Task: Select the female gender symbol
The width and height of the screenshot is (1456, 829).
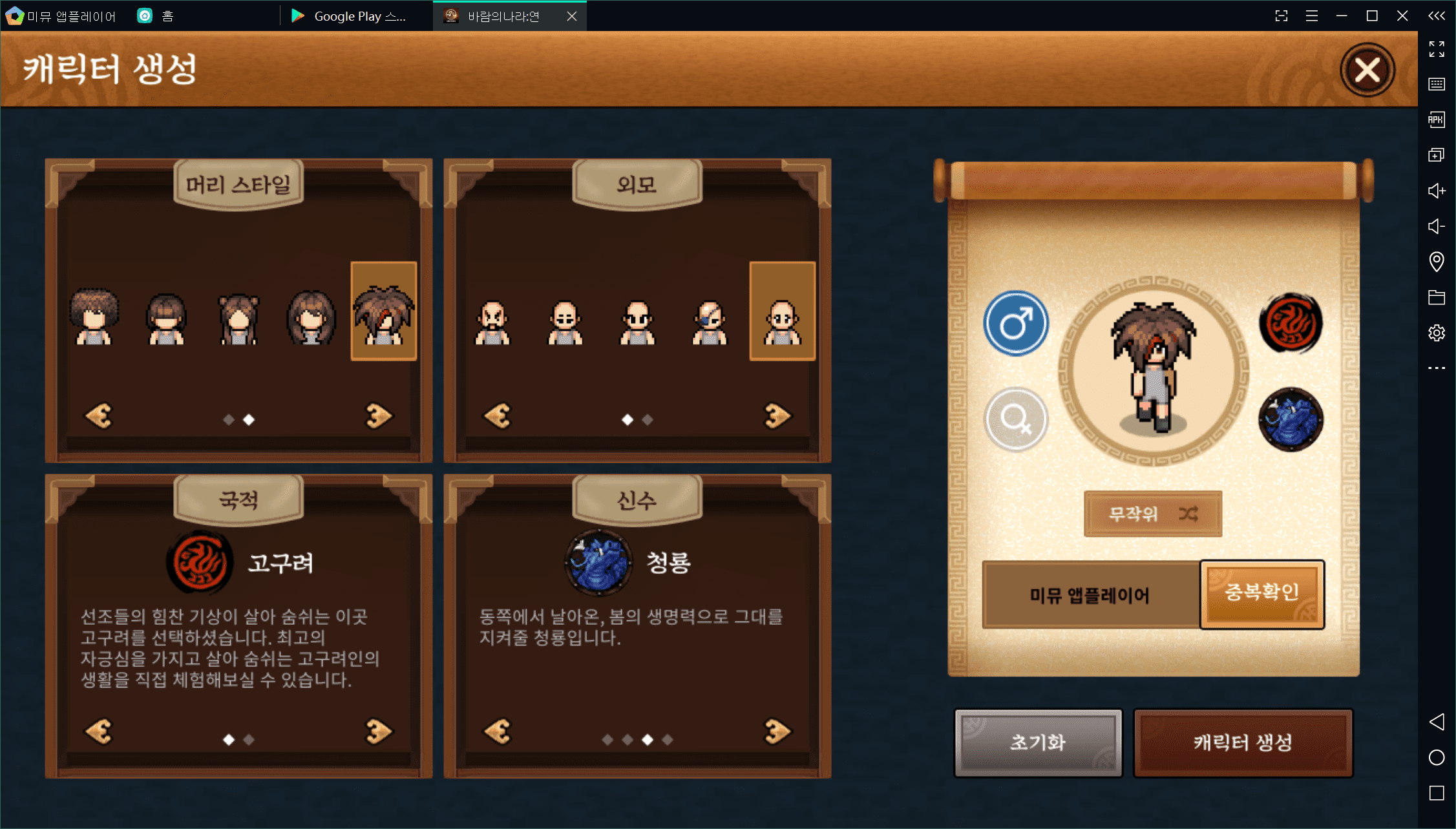Action: pos(1015,419)
